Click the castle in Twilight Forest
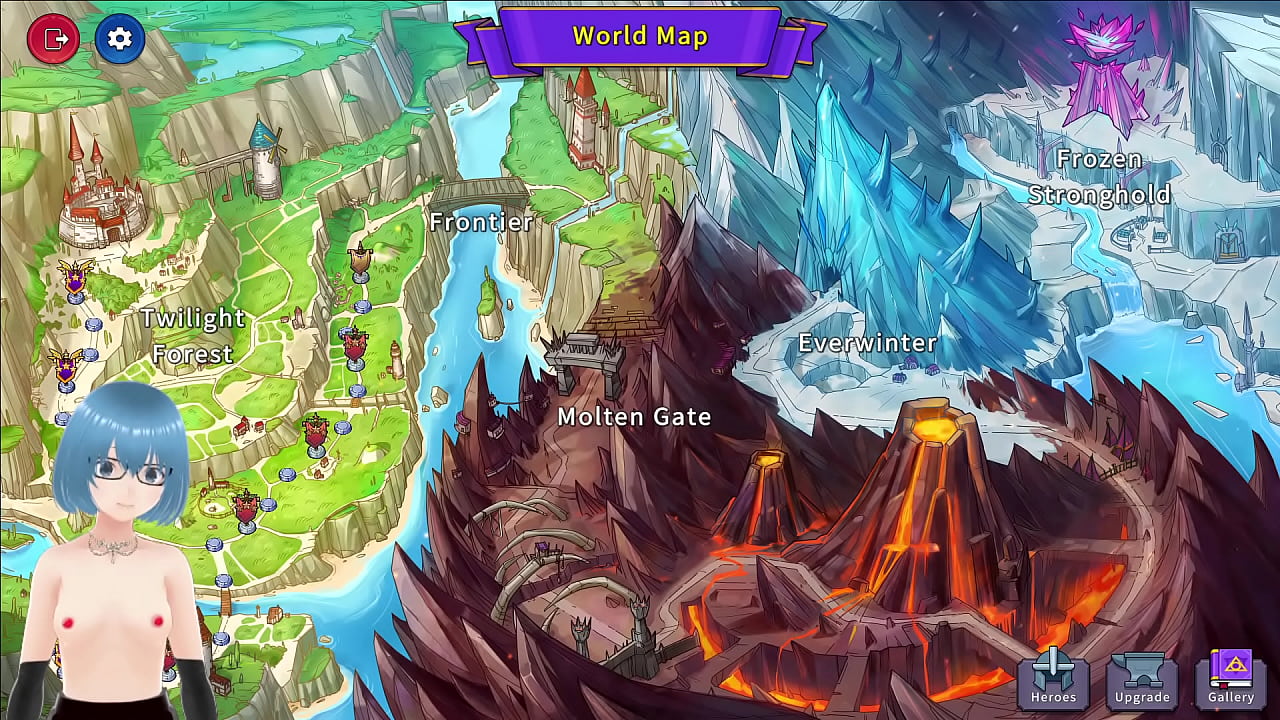Viewport: 1280px width, 720px height. (100, 200)
